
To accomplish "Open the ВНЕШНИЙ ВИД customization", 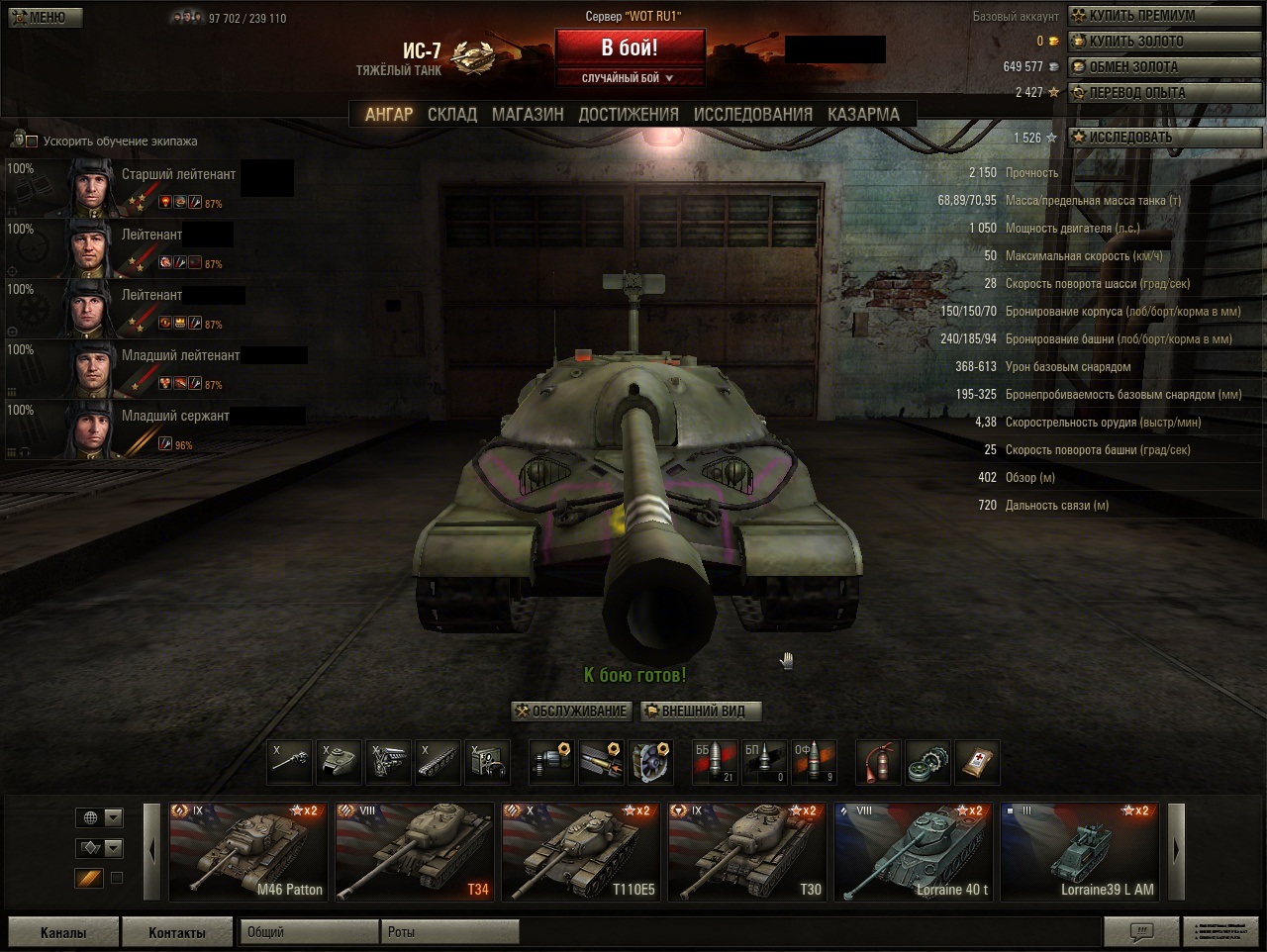I will tap(702, 712).
